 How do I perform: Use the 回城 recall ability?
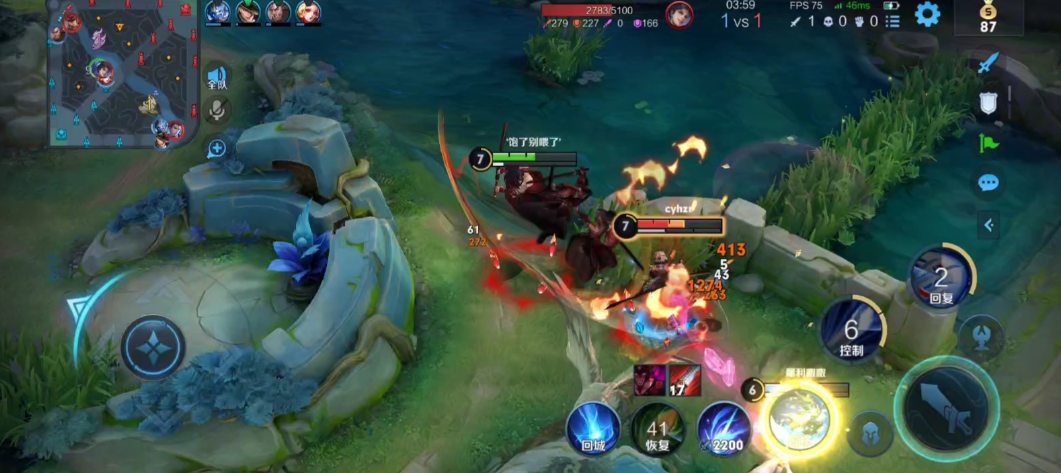pyautogui.click(x=593, y=428)
